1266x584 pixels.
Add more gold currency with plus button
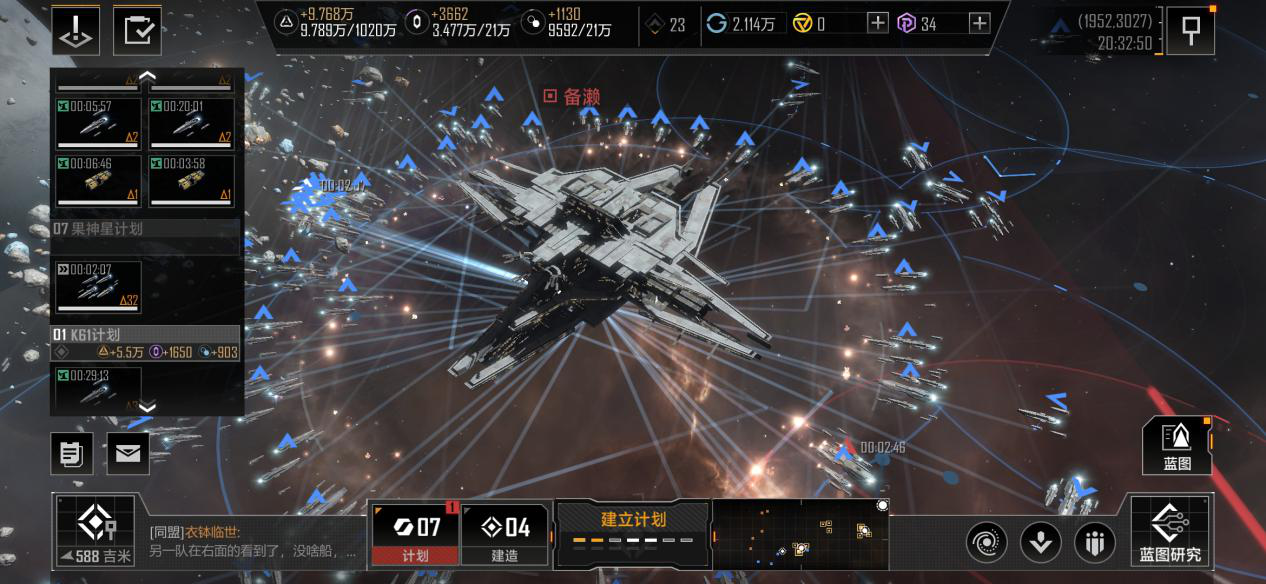coord(878,23)
